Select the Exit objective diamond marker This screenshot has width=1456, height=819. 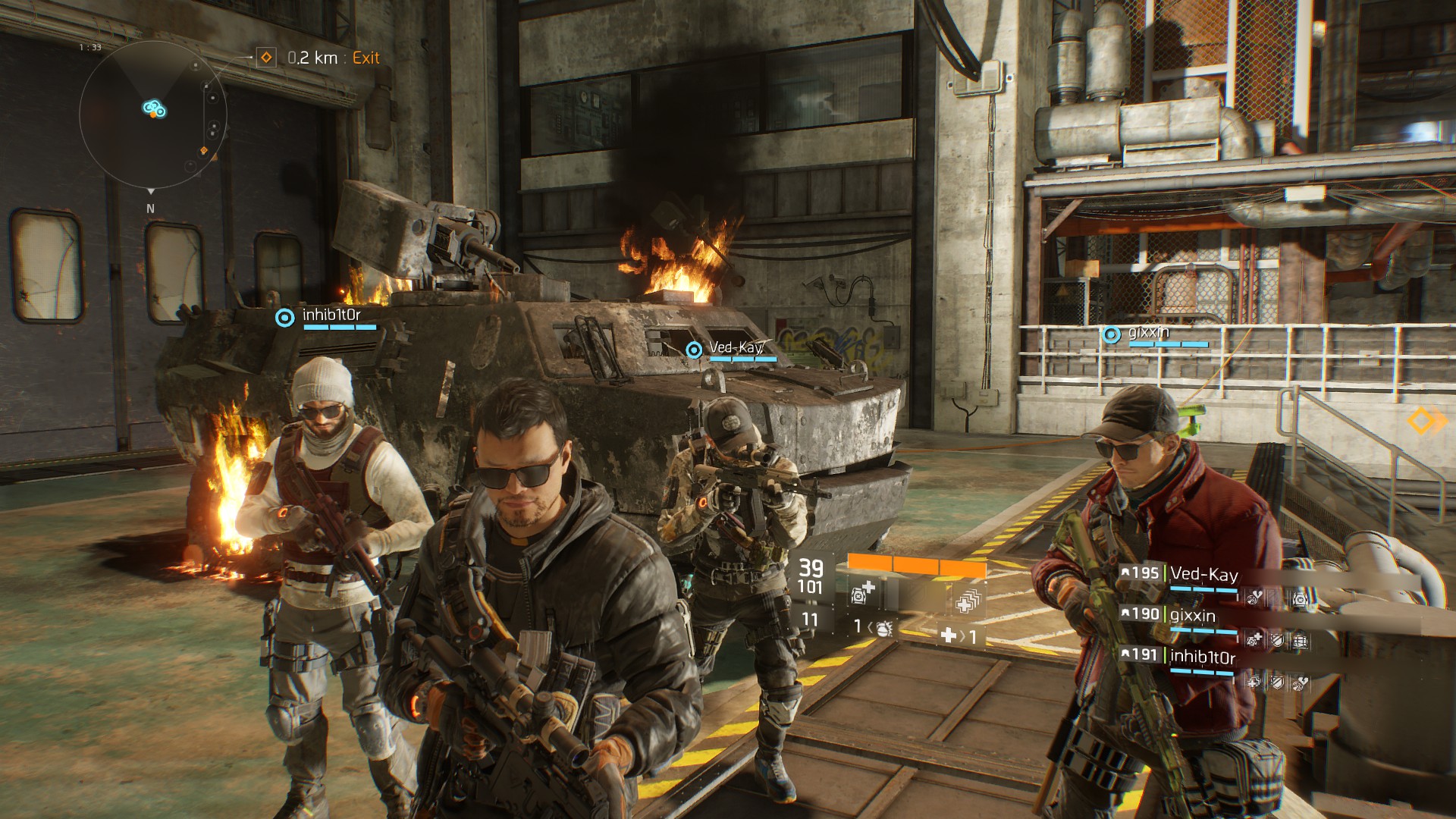(x=266, y=58)
